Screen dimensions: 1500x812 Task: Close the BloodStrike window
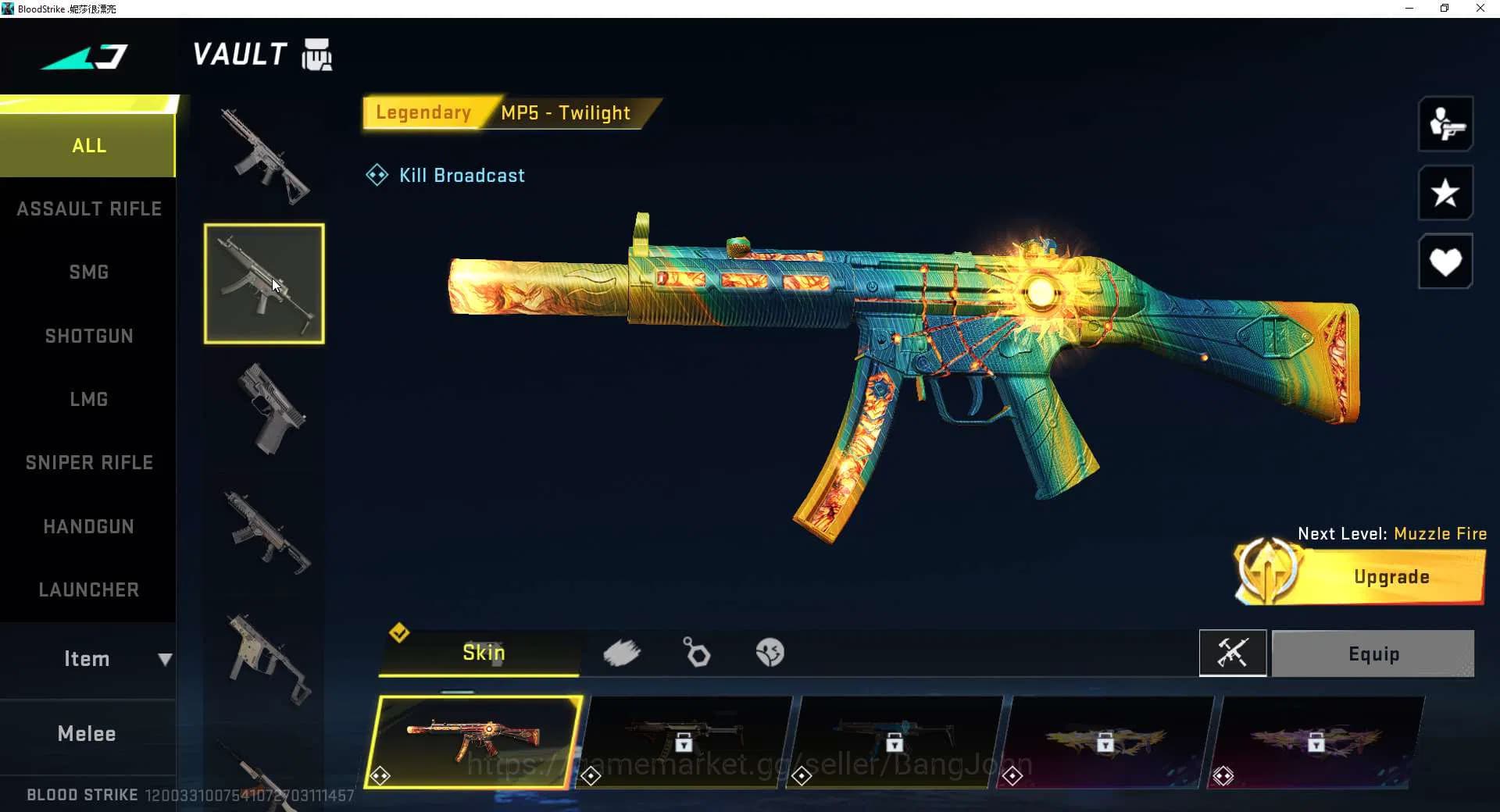click(x=1480, y=9)
